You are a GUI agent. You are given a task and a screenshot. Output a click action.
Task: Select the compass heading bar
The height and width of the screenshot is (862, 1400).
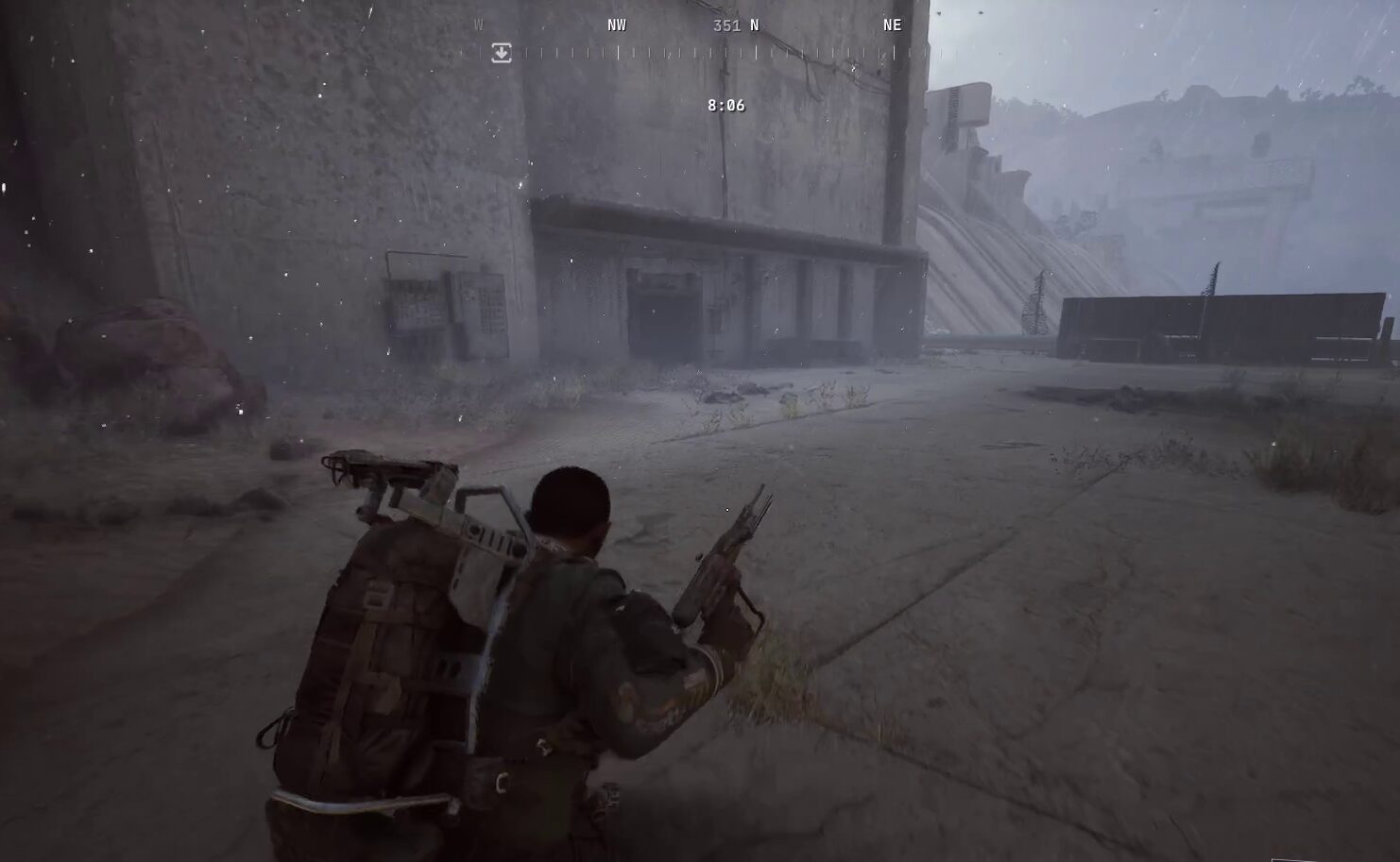tap(699, 53)
